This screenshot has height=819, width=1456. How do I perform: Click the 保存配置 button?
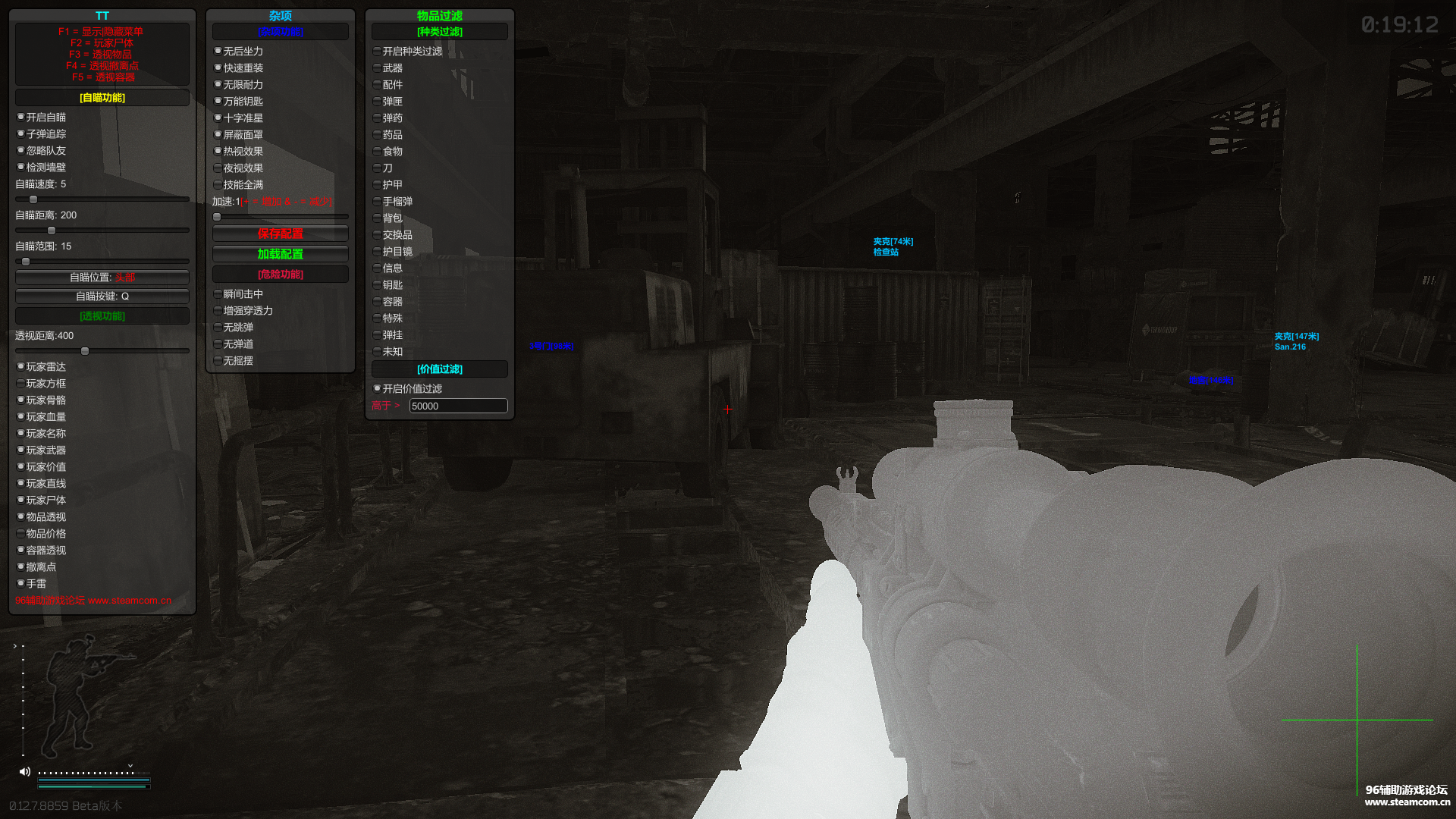click(281, 234)
